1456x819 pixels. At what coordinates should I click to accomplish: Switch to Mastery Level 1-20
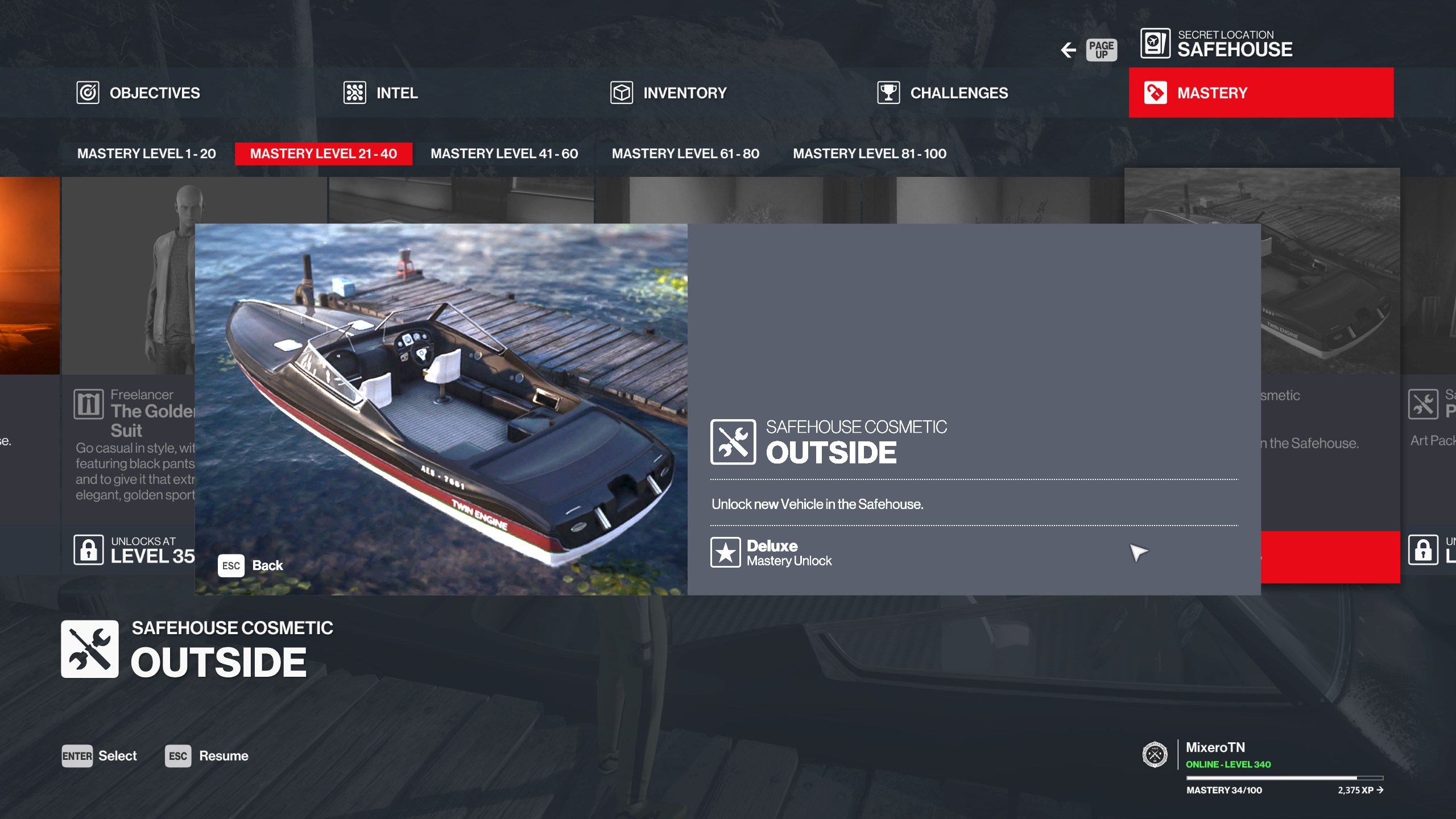point(146,154)
